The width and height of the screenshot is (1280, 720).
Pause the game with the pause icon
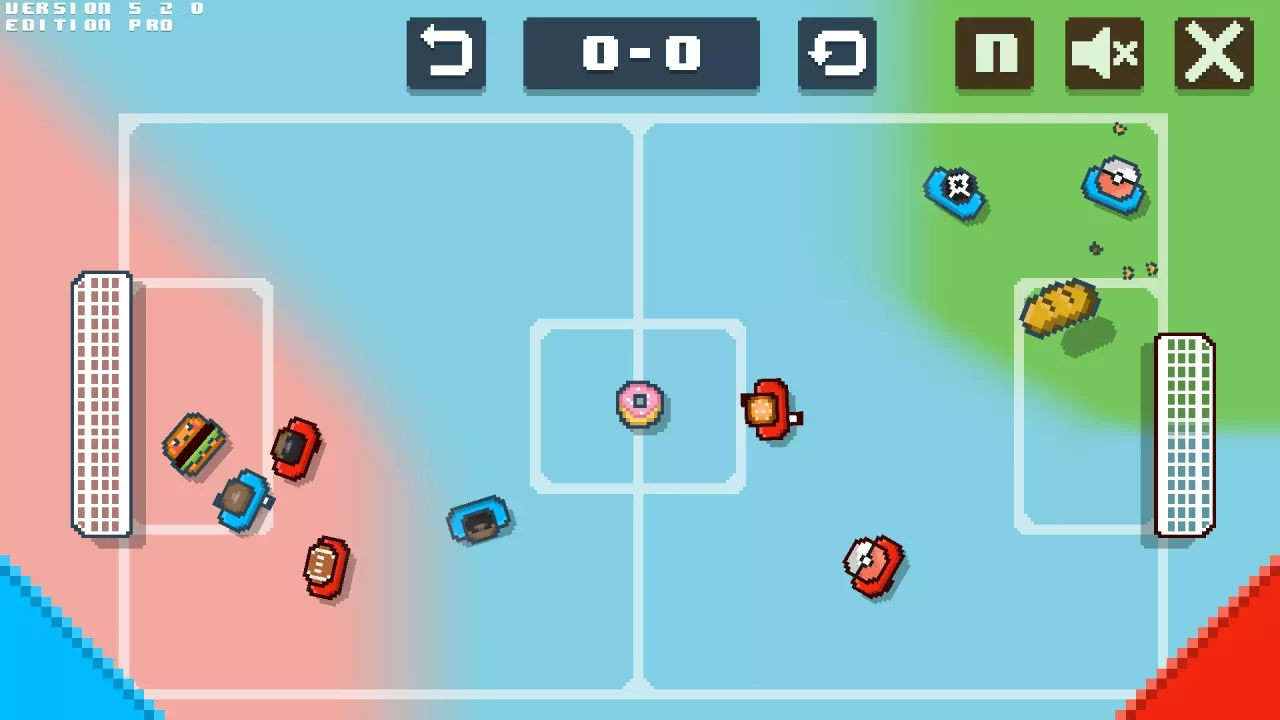[x=994, y=55]
